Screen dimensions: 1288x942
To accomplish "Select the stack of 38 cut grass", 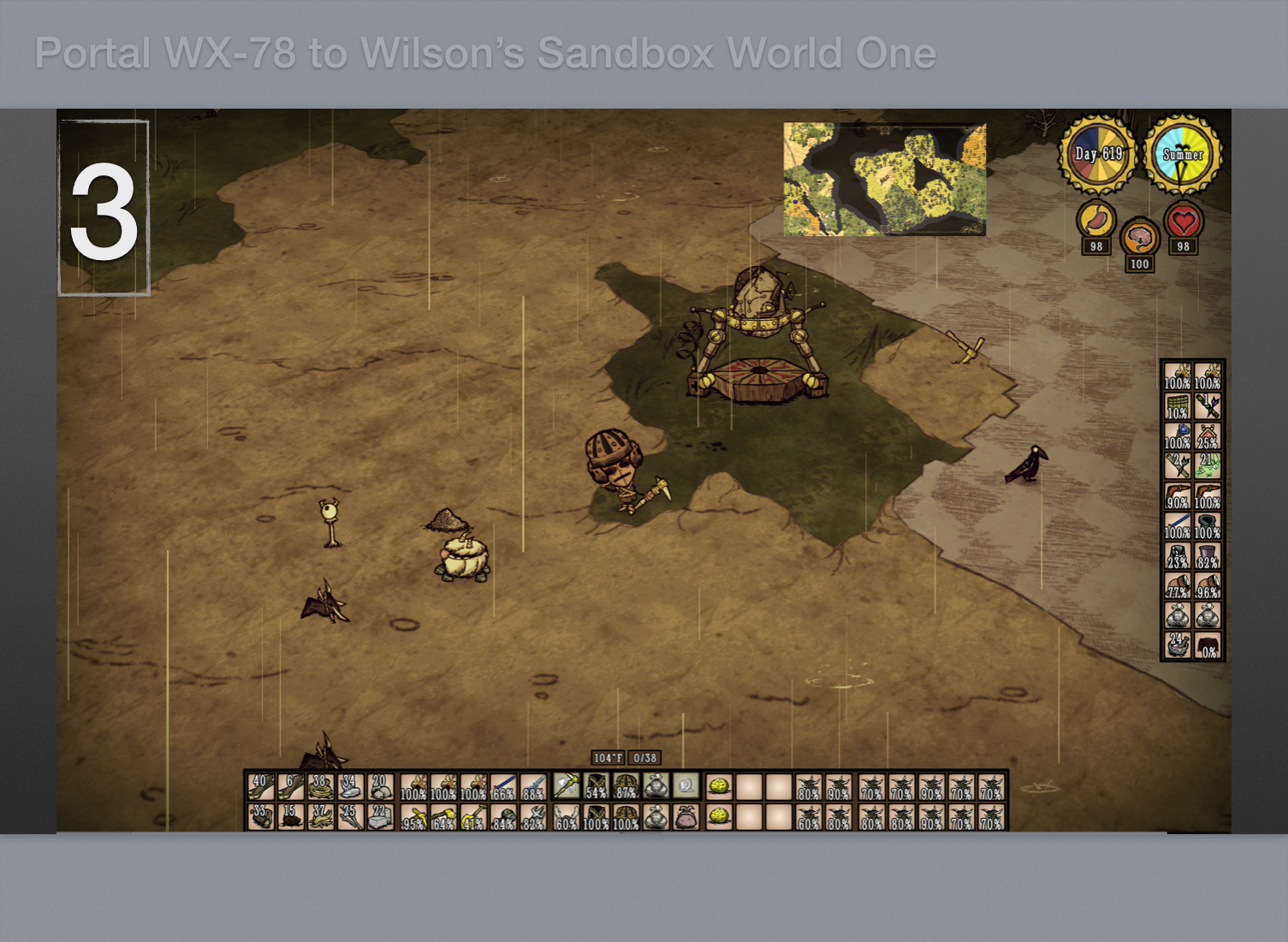I will coord(321,787).
